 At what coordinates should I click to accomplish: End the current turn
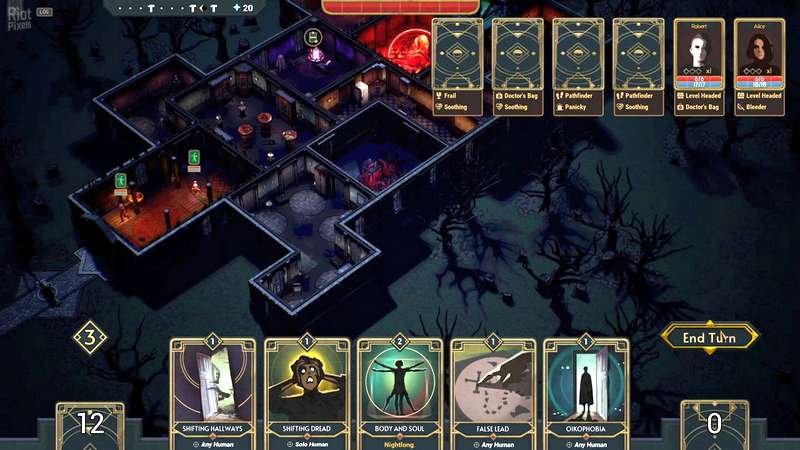[x=709, y=338]
